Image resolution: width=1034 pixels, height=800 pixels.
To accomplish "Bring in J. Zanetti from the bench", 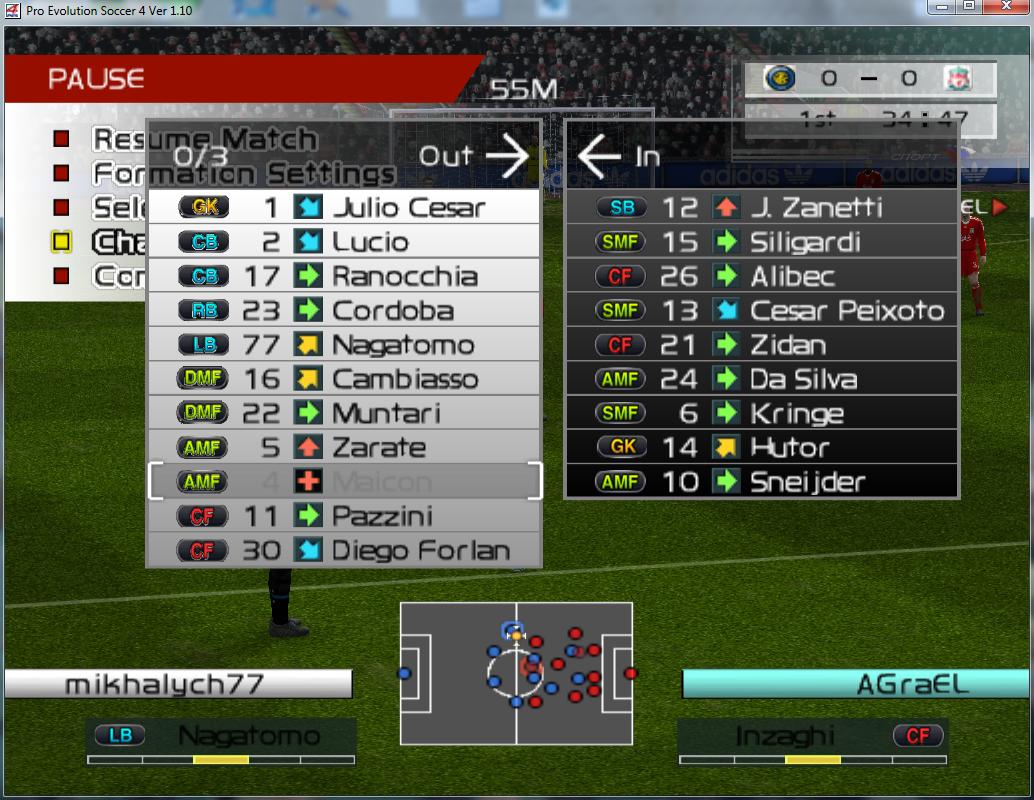I will click(761, 207).
